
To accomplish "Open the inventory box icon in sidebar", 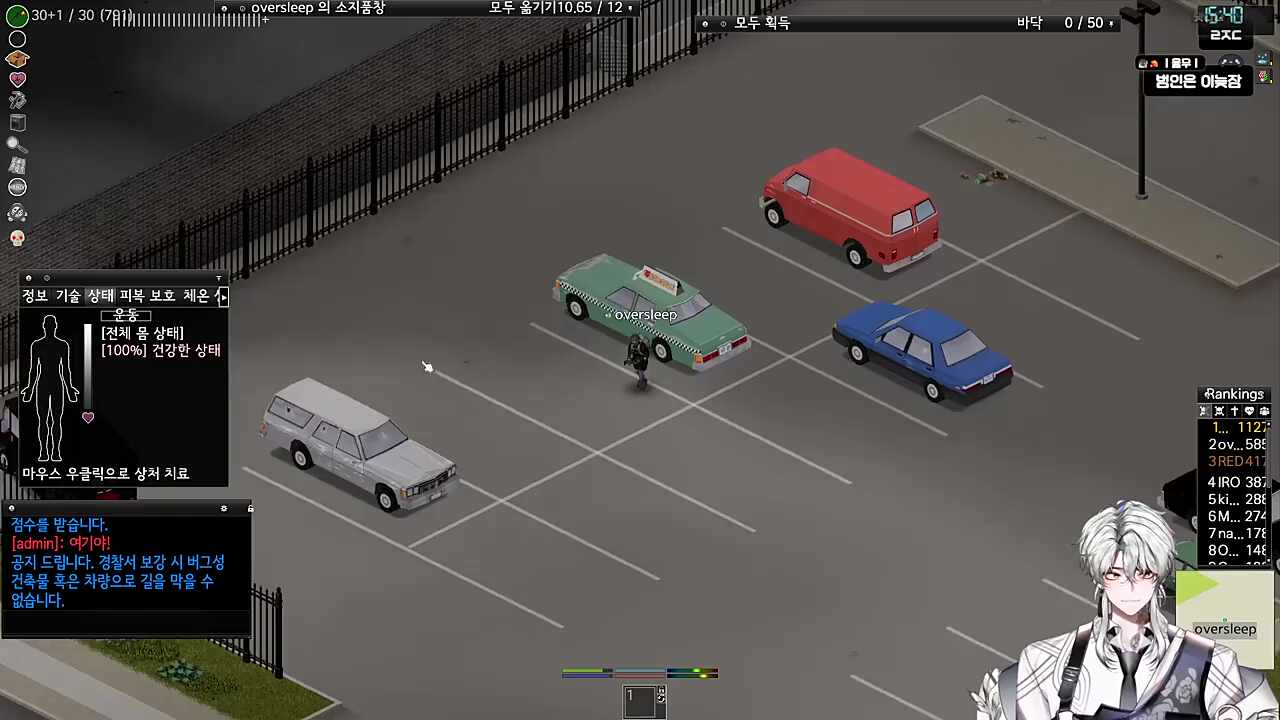I will (x=17, y=59).
